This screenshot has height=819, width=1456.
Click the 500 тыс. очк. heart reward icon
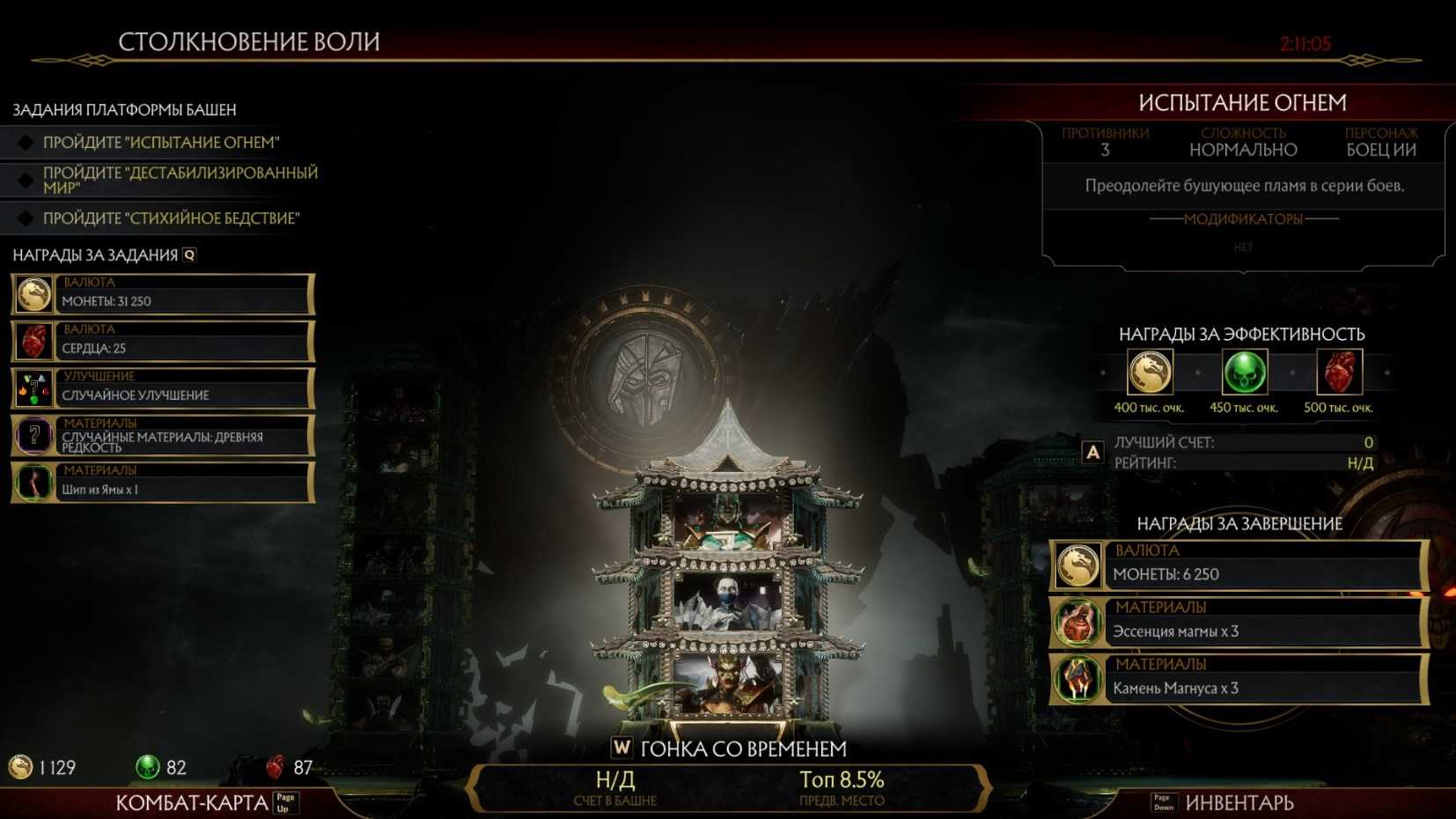(x=1338, y=373)
